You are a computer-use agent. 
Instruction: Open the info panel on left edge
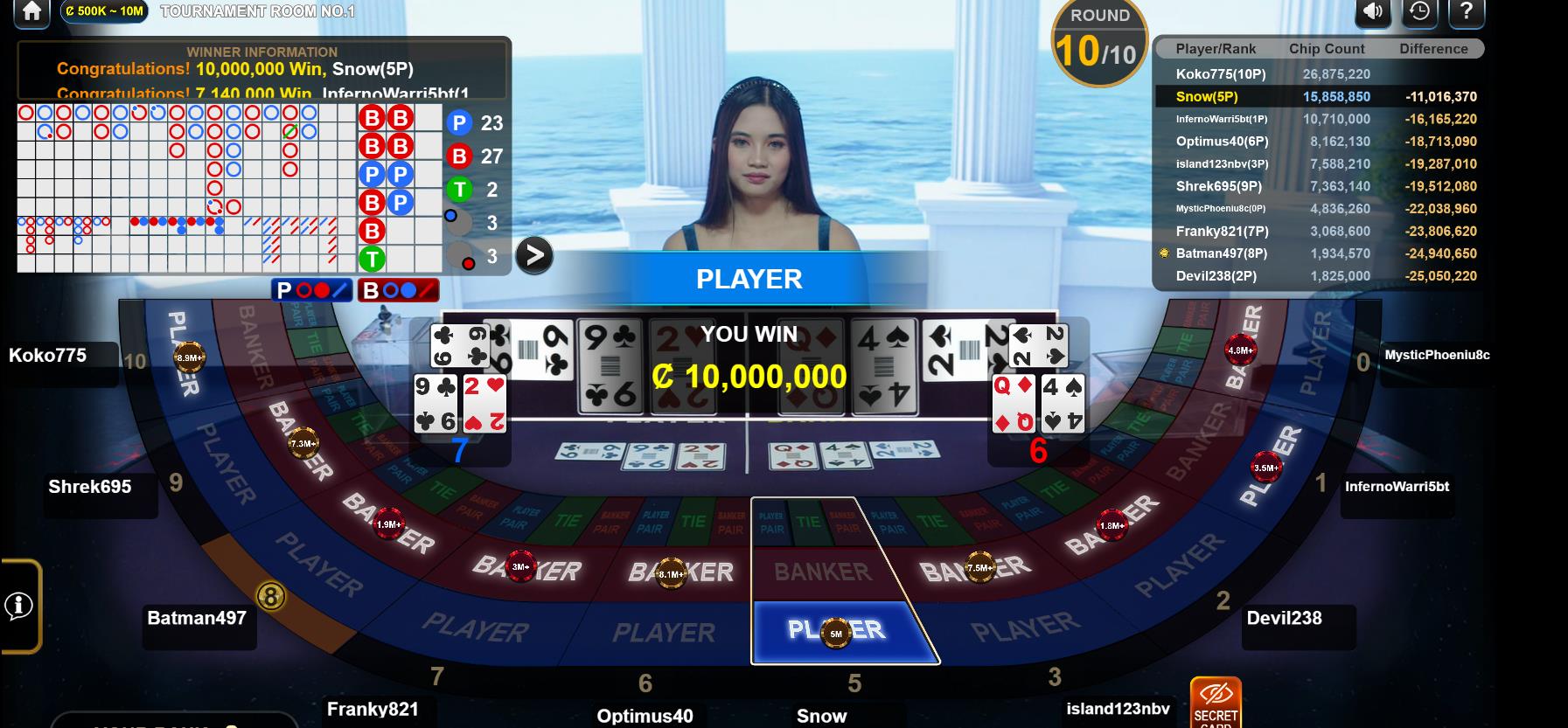tap(19, 606)
